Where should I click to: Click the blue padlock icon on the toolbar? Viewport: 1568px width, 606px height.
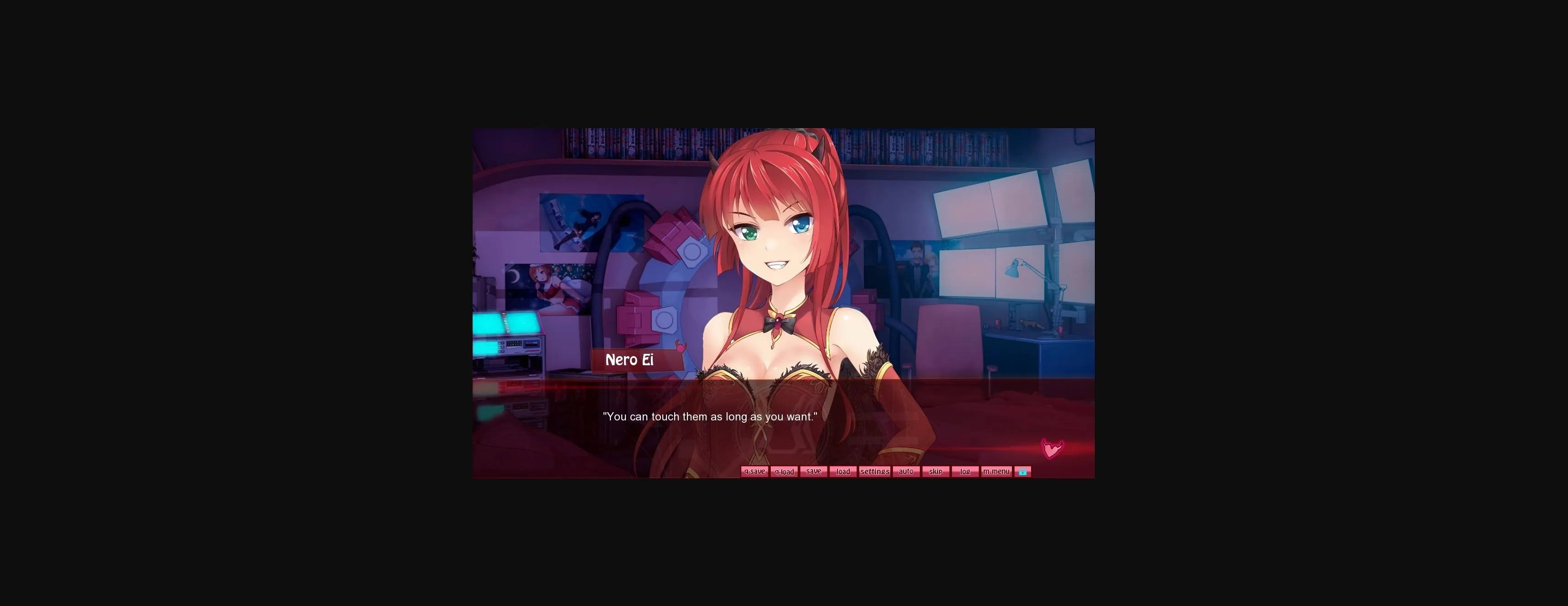1022,471
